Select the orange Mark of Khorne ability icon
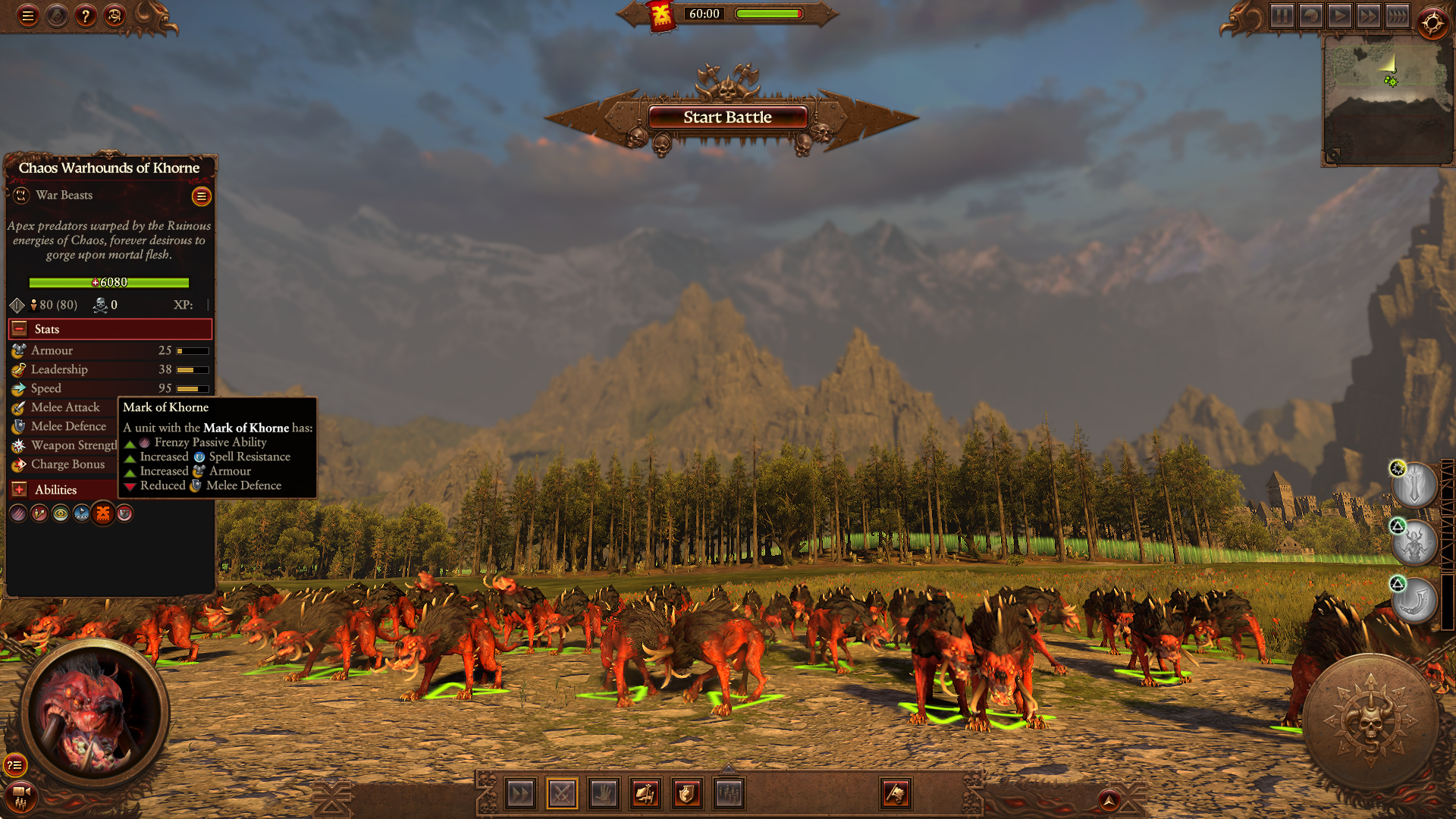Screen dimensions: 1456x819 tap(102, 513)
